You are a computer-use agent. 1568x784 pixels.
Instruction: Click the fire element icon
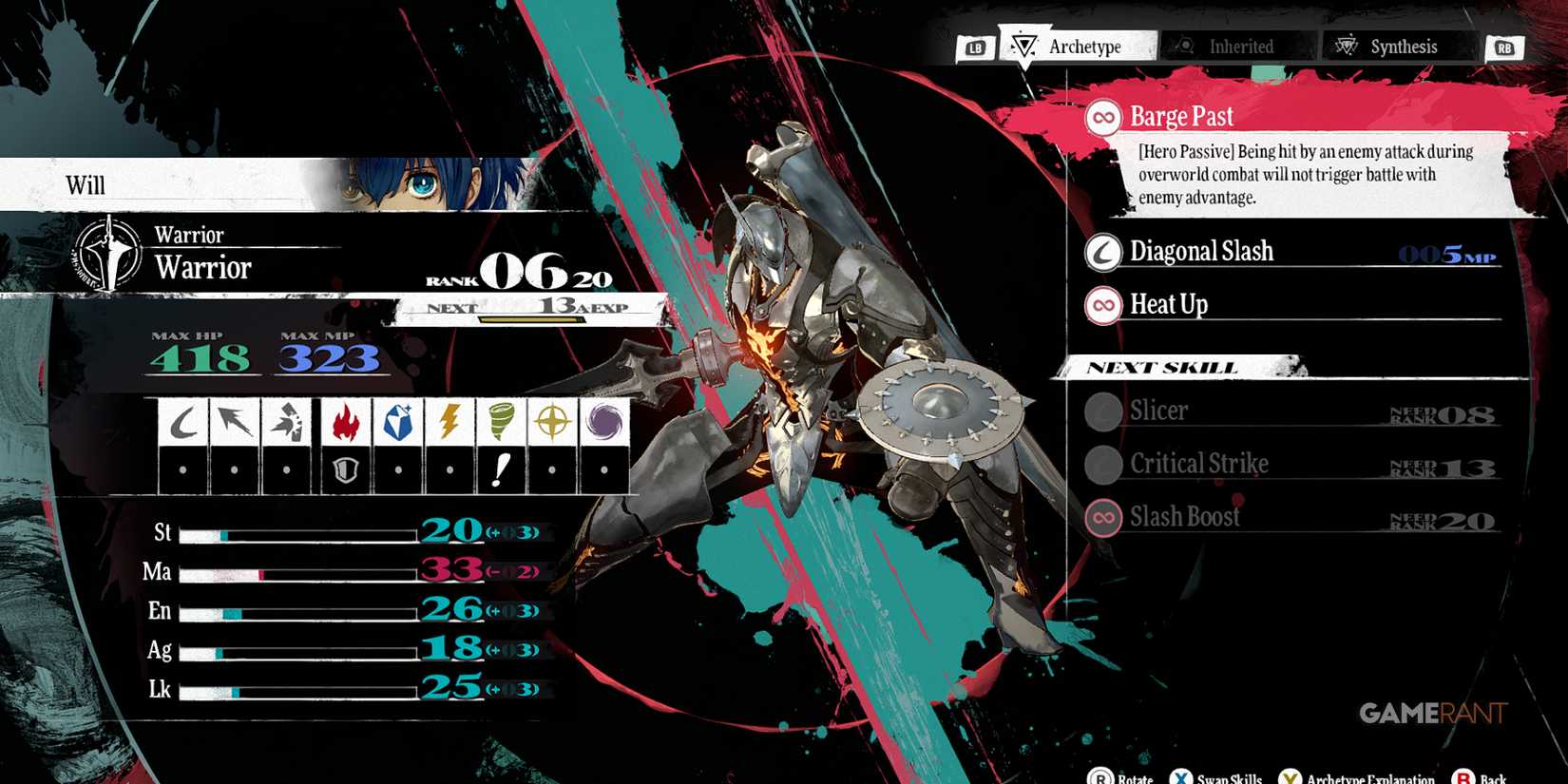pos(344,421)
